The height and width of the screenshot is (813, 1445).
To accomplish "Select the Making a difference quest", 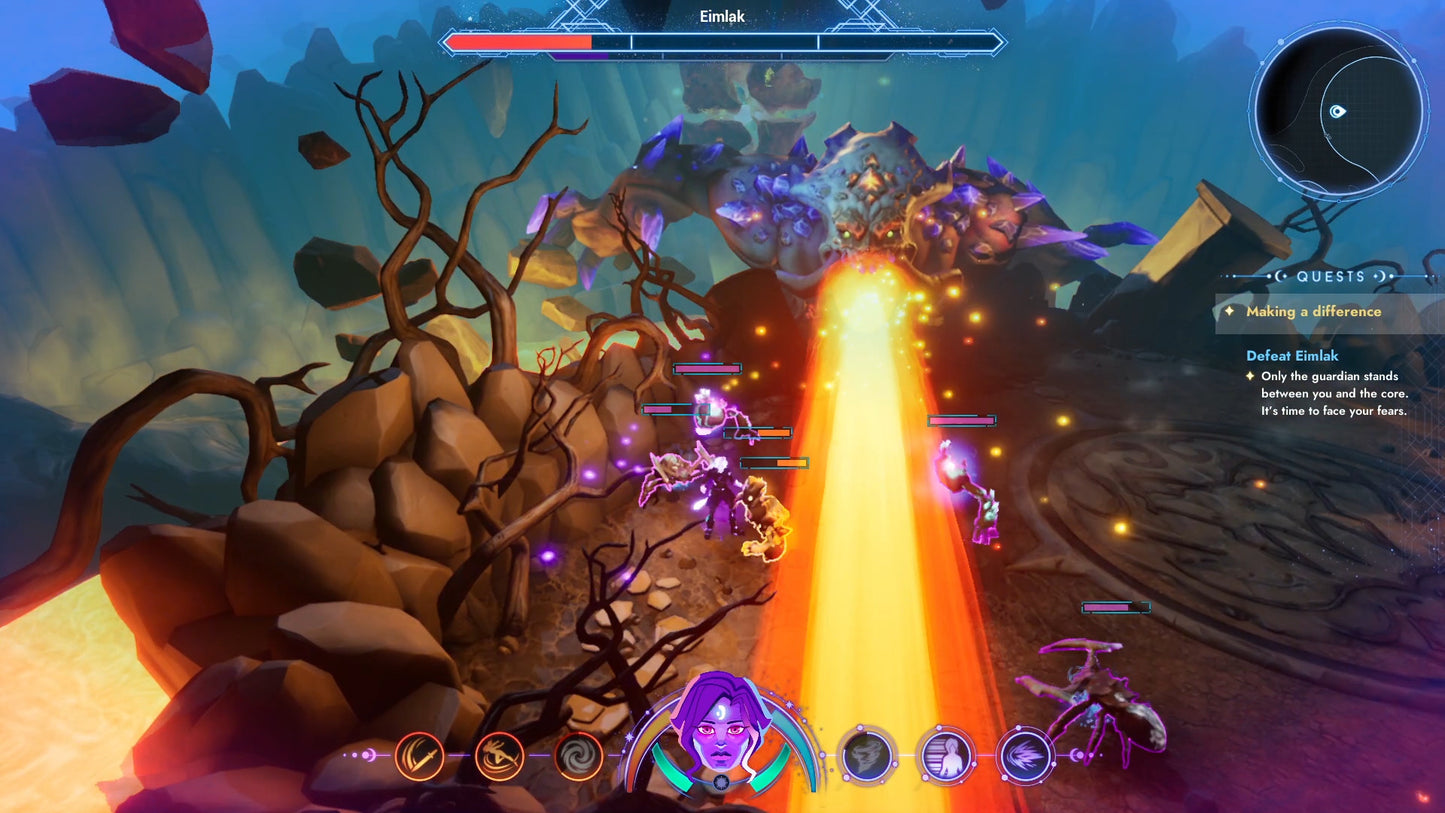I will coord(1313,312).
